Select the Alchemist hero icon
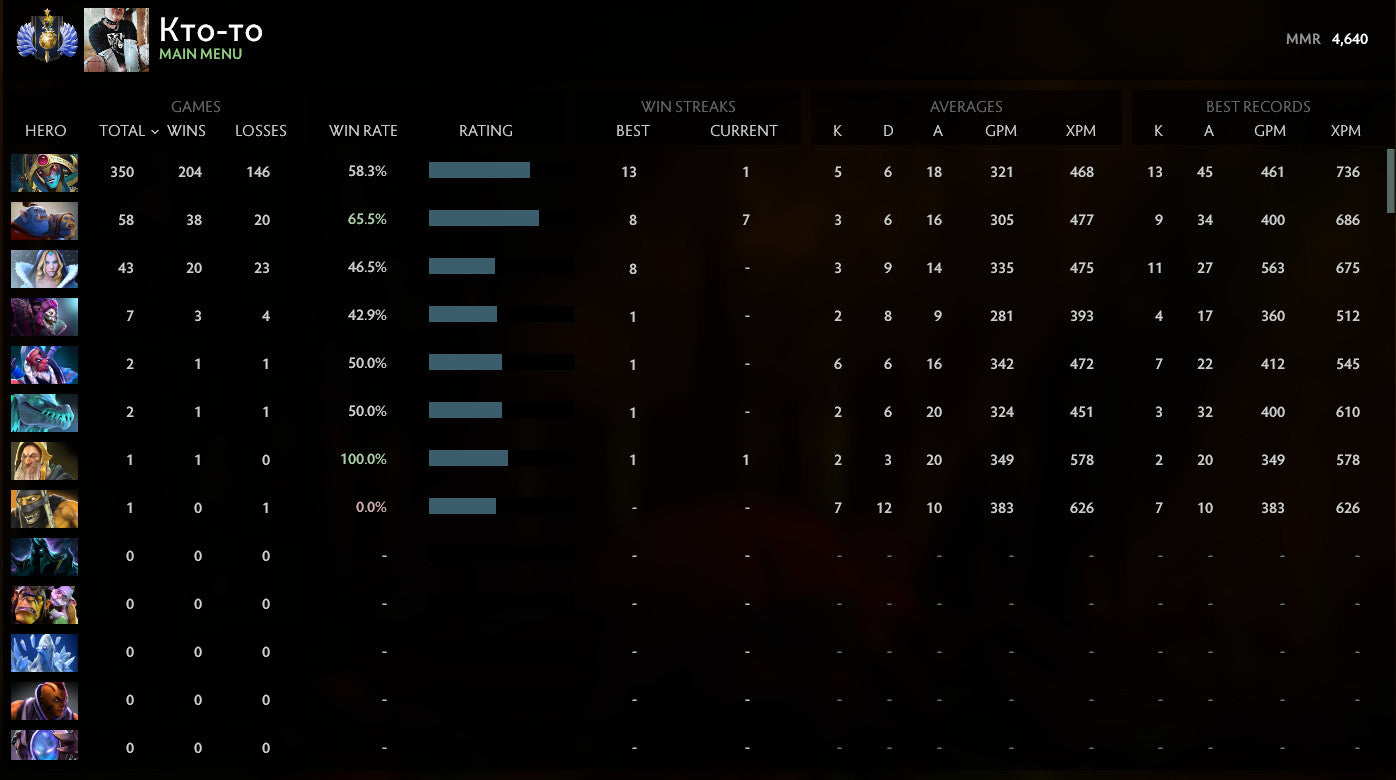The width and height of the screenshot is (1396, 780). 44,605
